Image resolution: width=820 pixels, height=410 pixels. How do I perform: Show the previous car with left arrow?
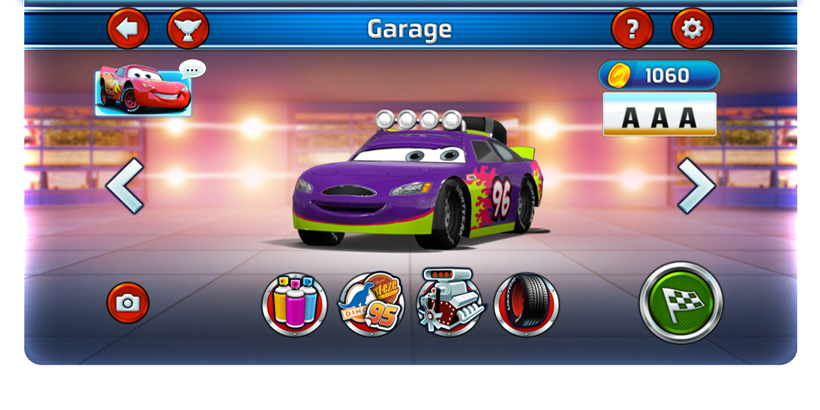(126, 185)
